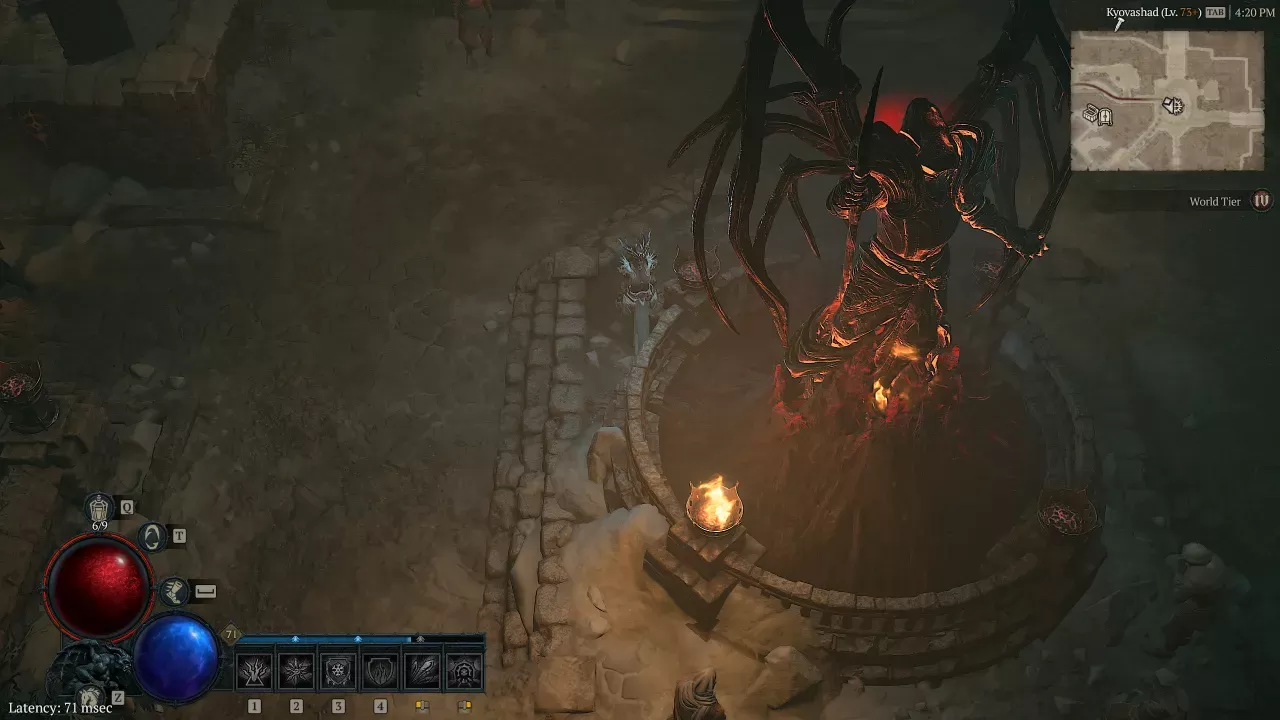The height and width of the screenshot is (720, 1280).
Task: Click the evade boots icon near the orbs
Action: pyautogui.click(x=175, y=590)
